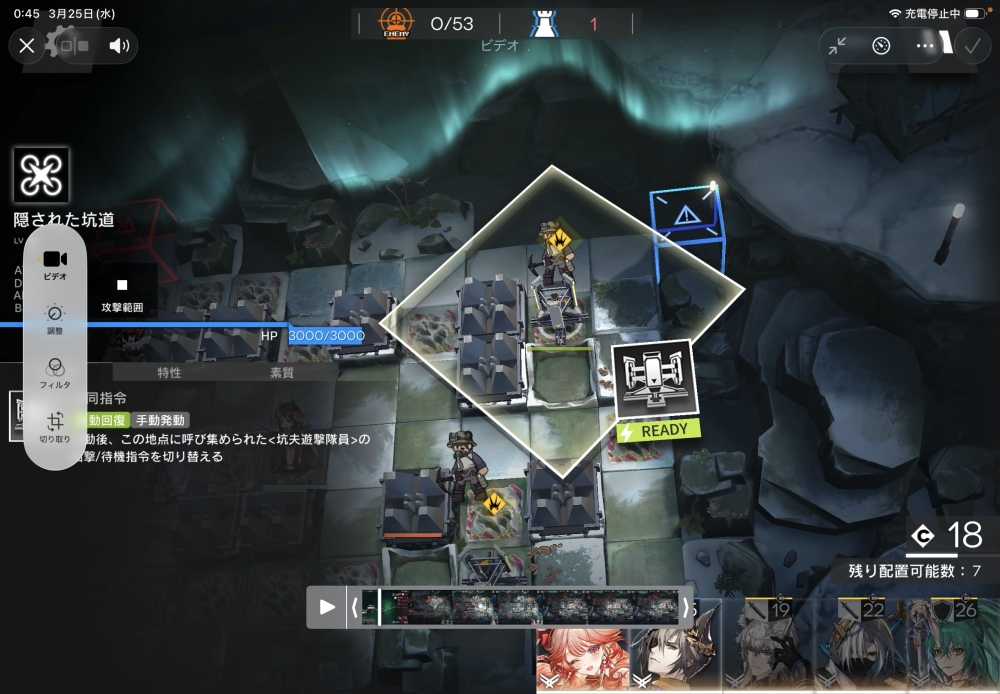This screenshot has width=1000, height=694.
Task: Open the 素質 tab
Action: (x=283, y=373)
